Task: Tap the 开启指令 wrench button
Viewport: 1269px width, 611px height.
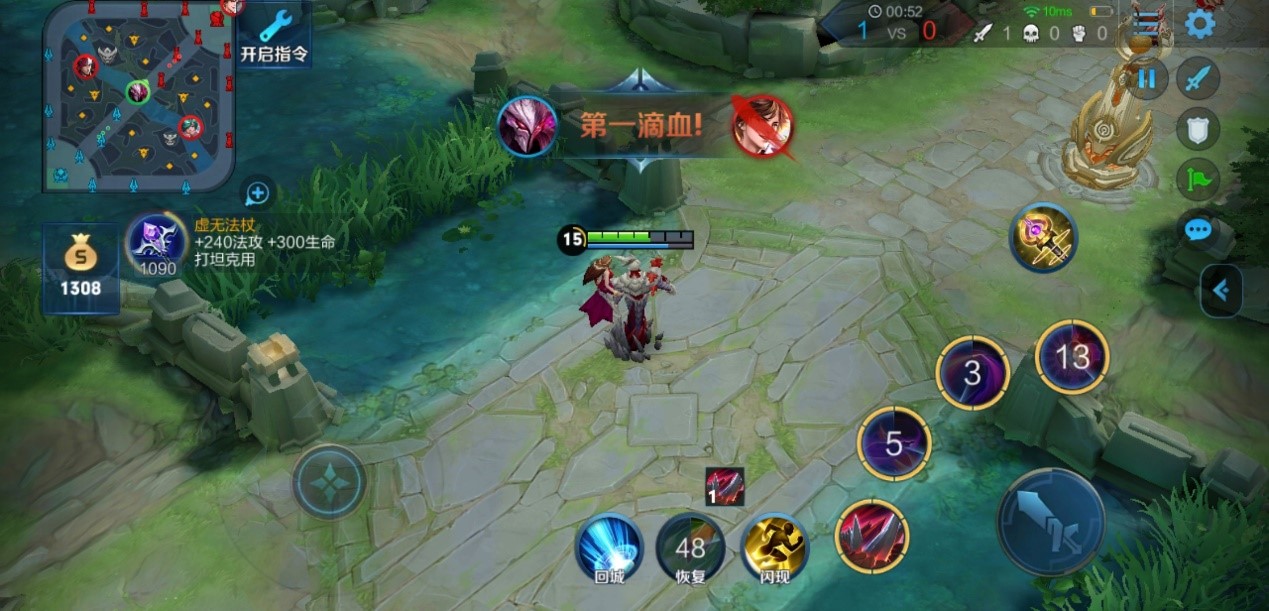Action: coord(275,35)
